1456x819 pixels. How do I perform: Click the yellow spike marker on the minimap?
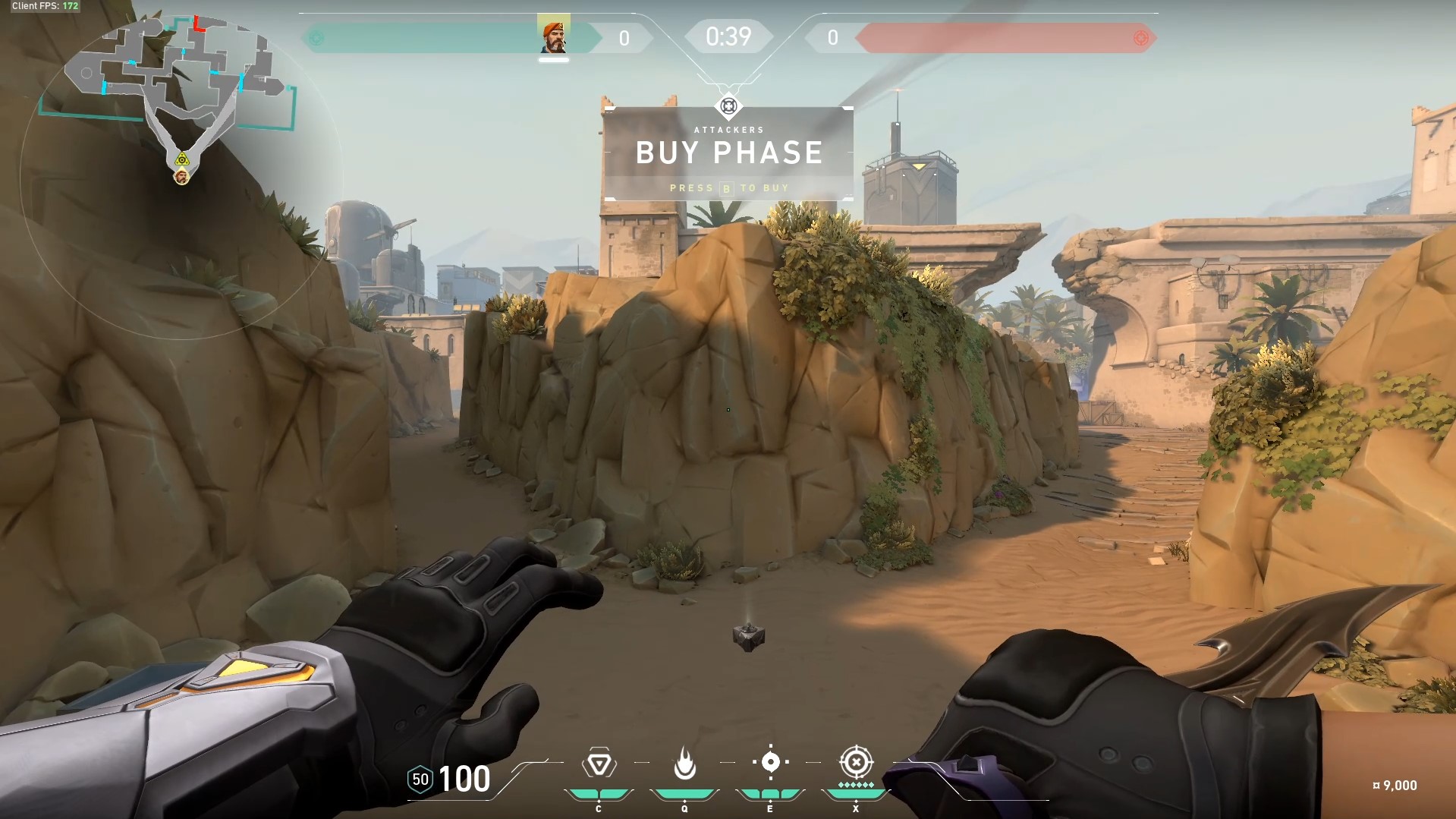pyautogui.click(x=181, y=159)
